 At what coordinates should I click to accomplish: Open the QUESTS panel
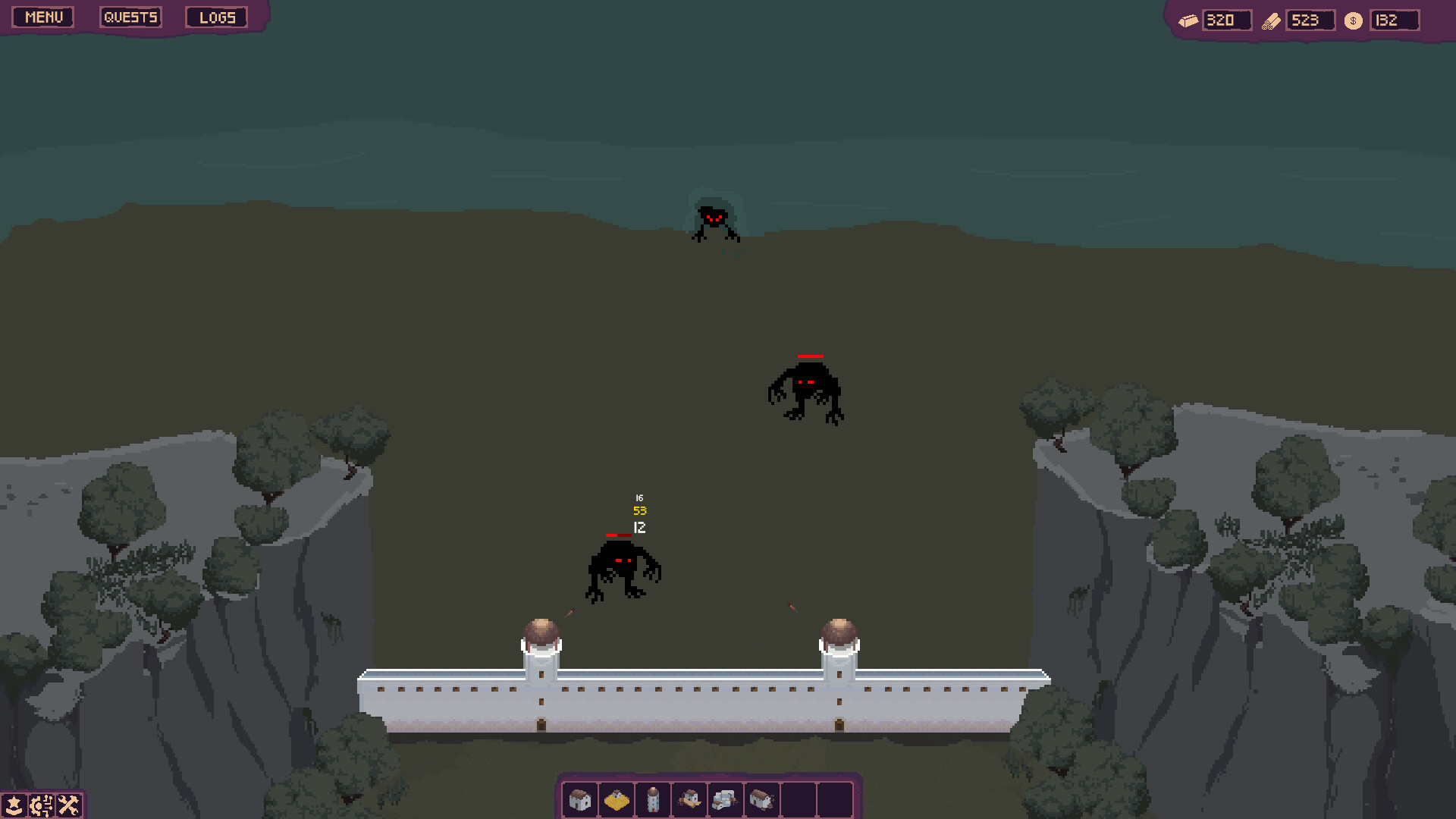[130, 17]
